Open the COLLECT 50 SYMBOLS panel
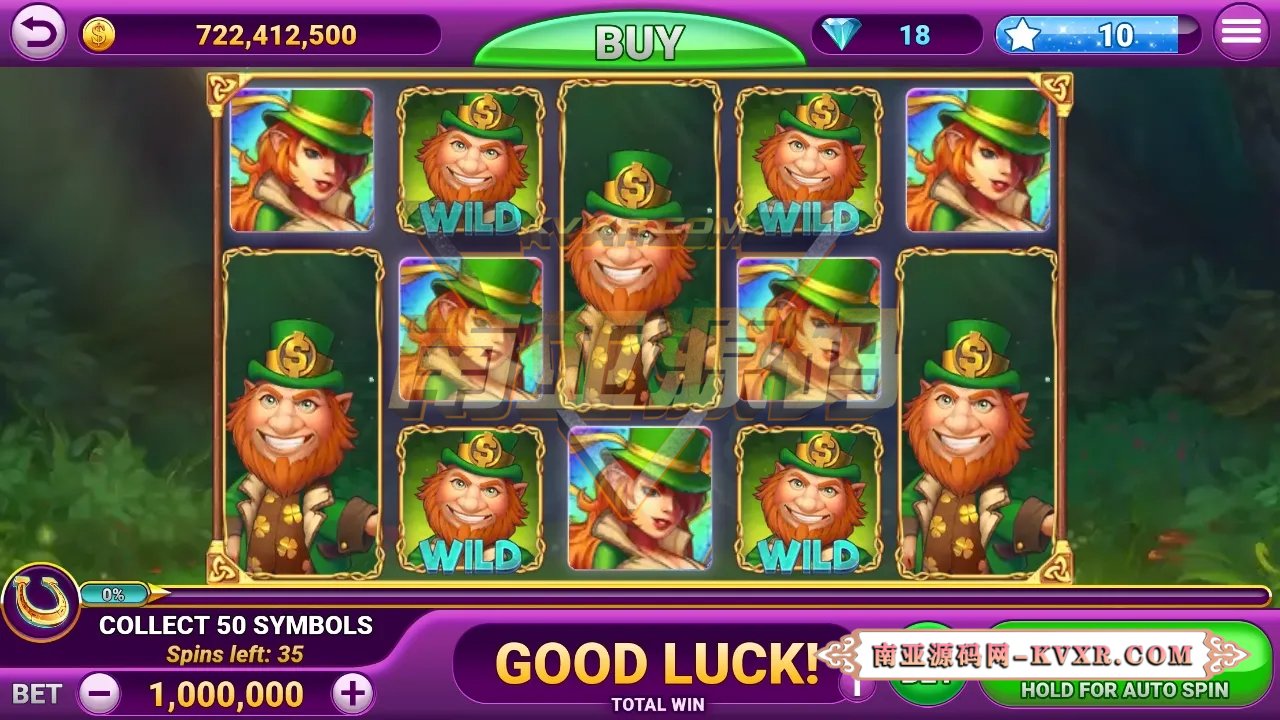 tap(235, 624)
